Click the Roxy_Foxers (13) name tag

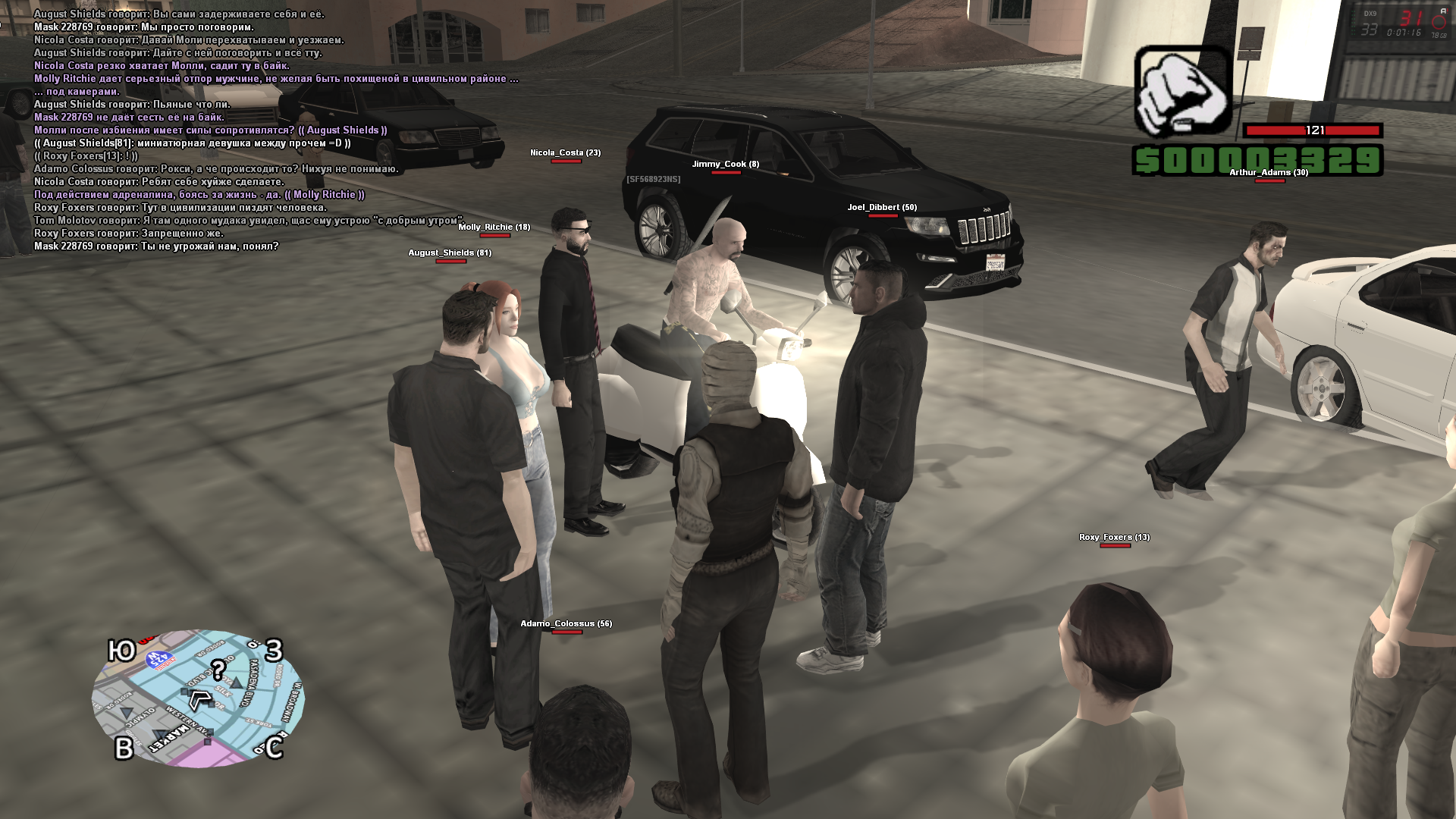1114,538
